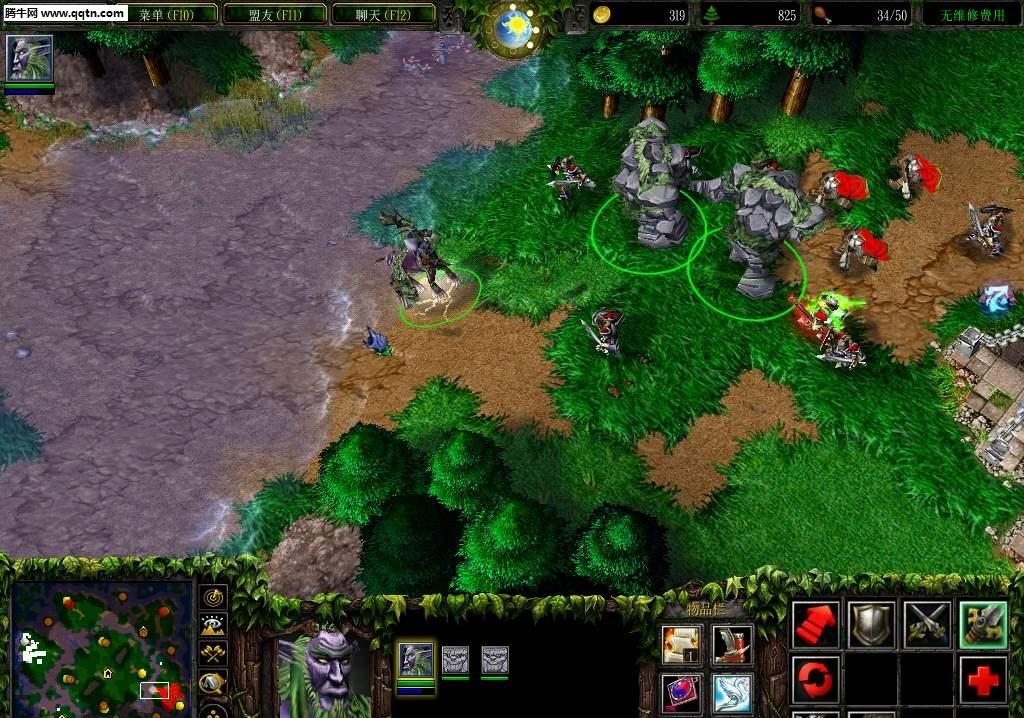Choose the crossed swords Attack command
This screenshot has height=718, width=1024.
927,625
